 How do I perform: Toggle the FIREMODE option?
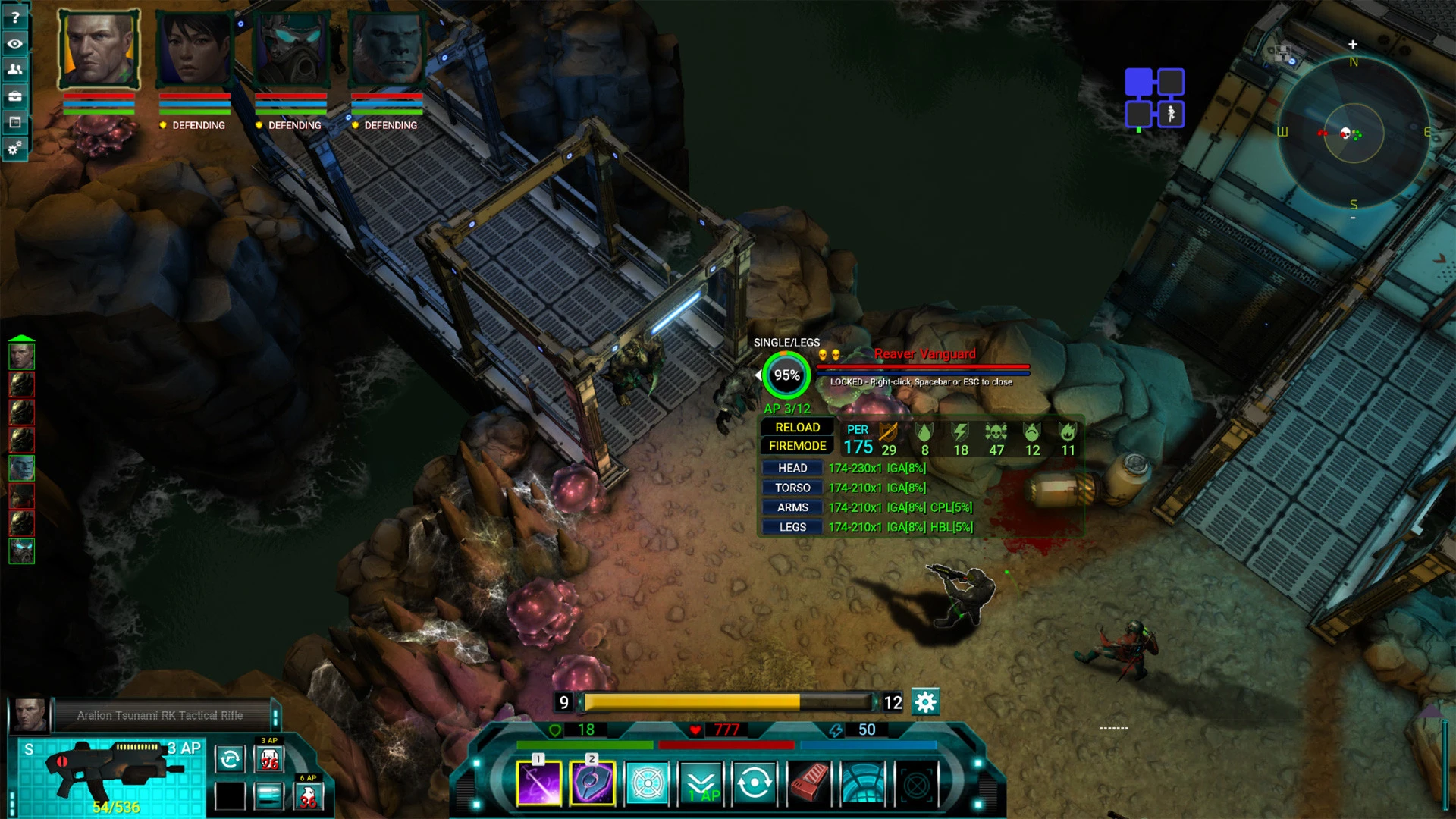click(x=796, y=446)
